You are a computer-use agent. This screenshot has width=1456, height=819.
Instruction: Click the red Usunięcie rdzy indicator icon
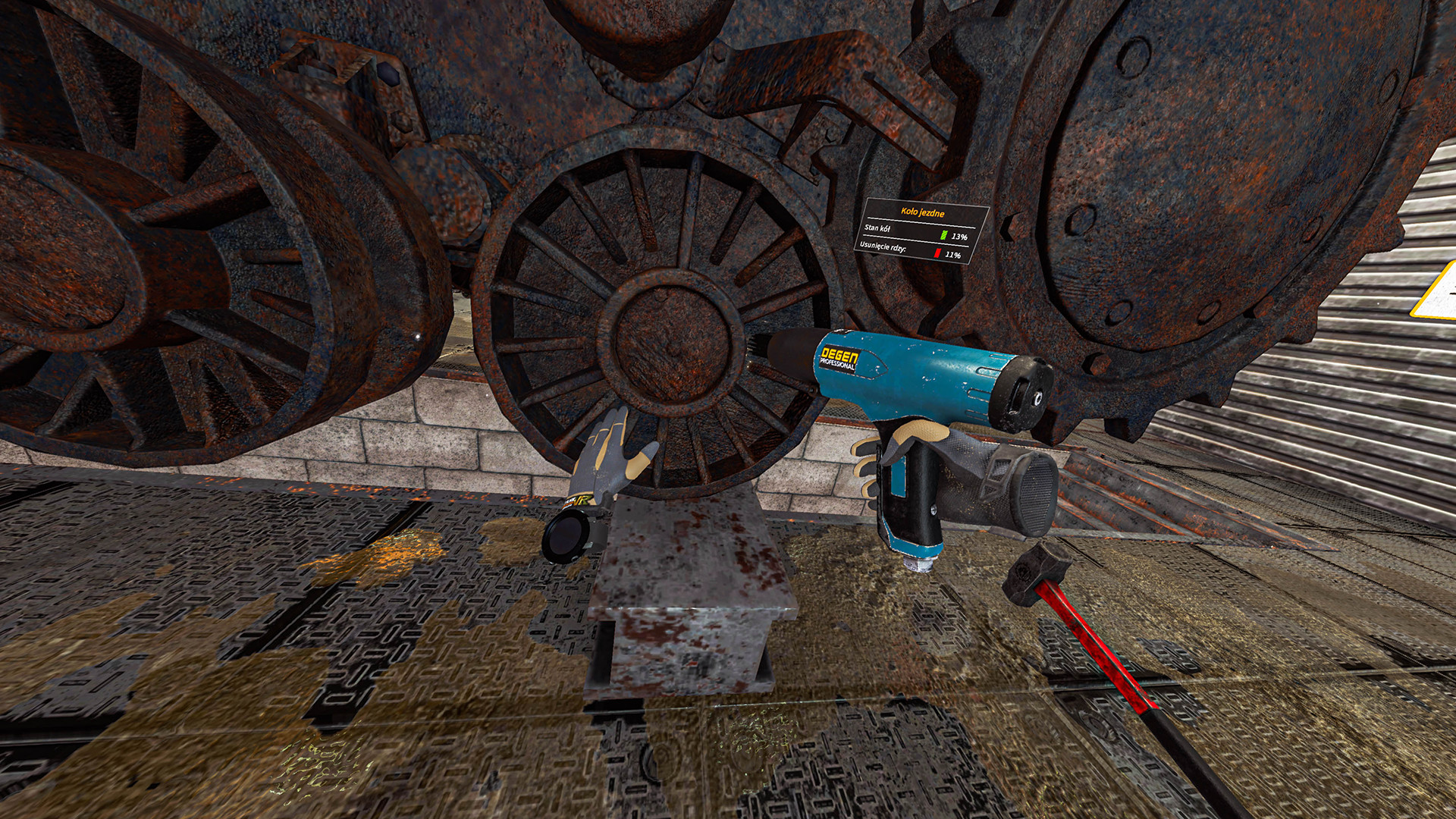point(937,253)
